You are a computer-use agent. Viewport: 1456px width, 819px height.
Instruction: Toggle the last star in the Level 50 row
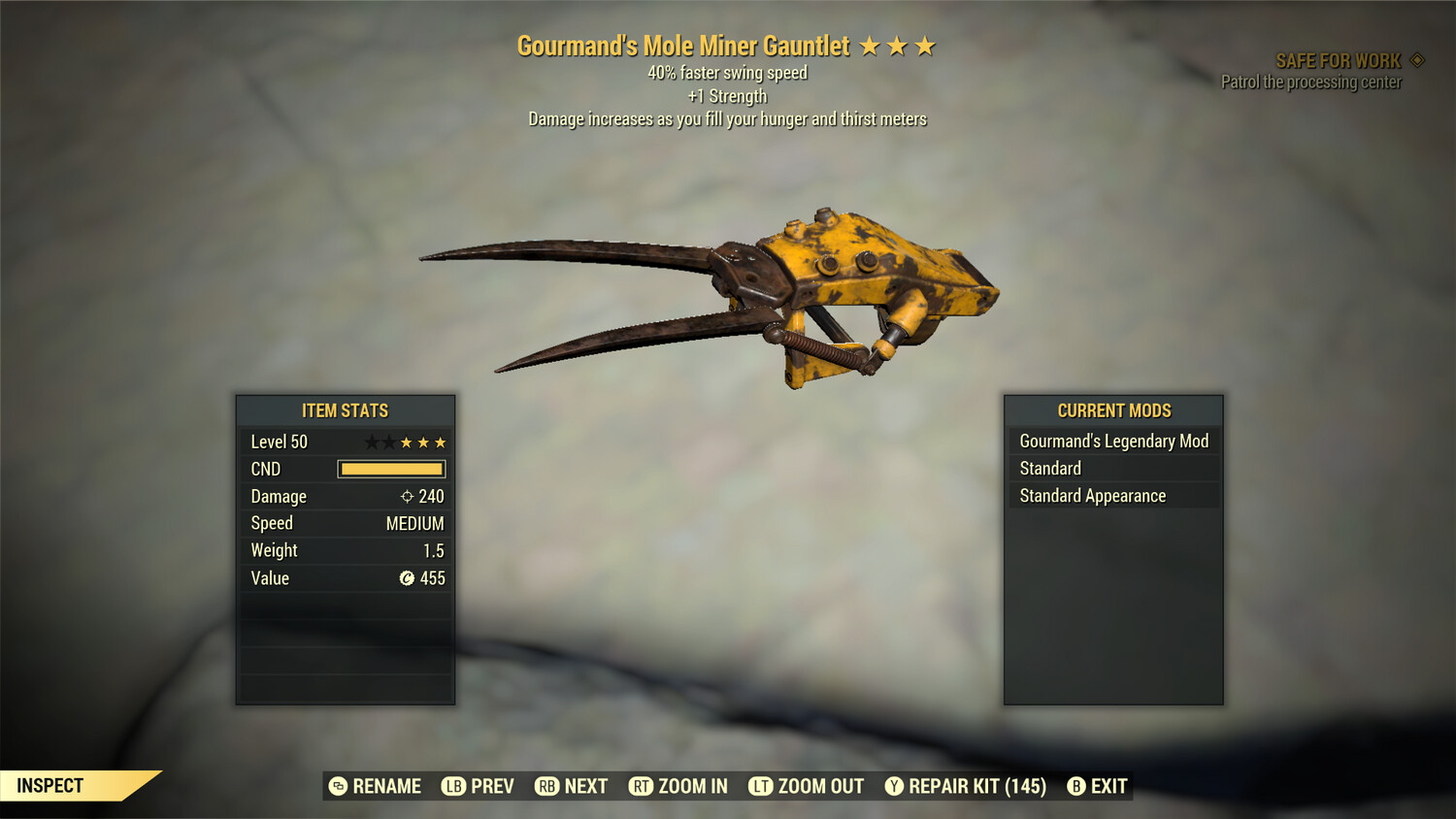[x=439, y=441]
